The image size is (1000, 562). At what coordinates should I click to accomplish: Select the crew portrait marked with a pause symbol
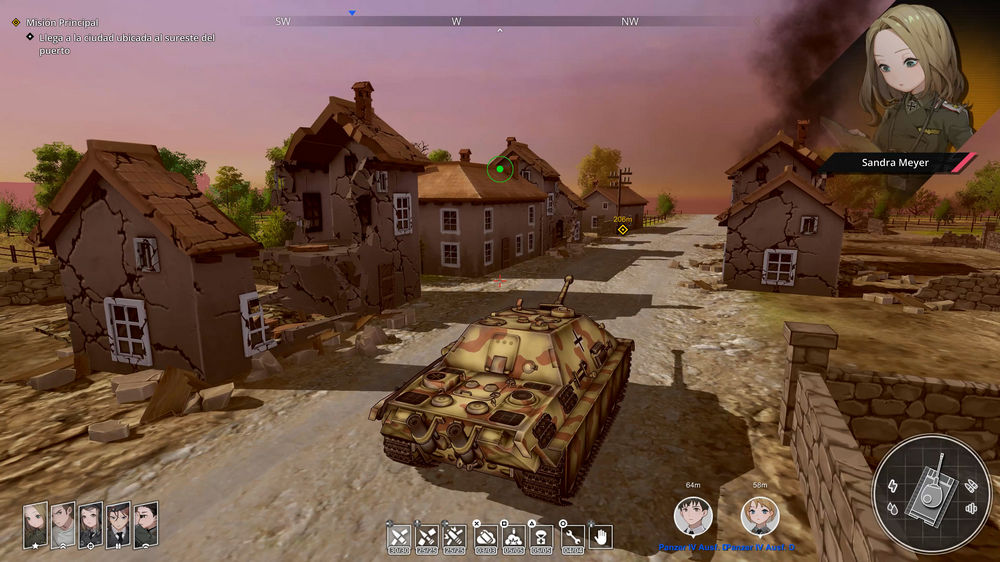tap(118, 525)
